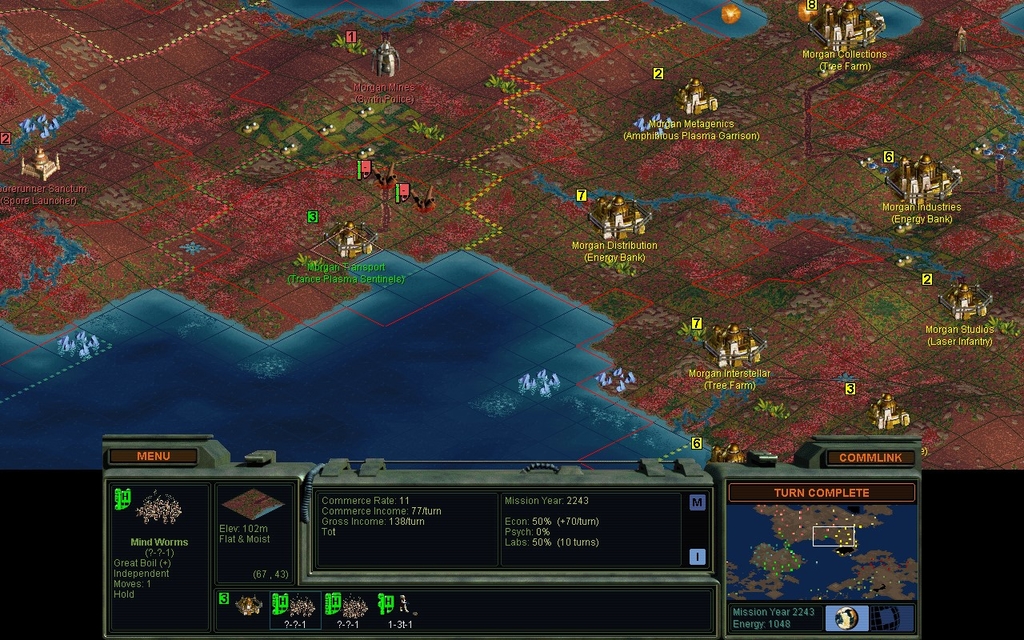Select Morgan Transport base

(348, 239)
